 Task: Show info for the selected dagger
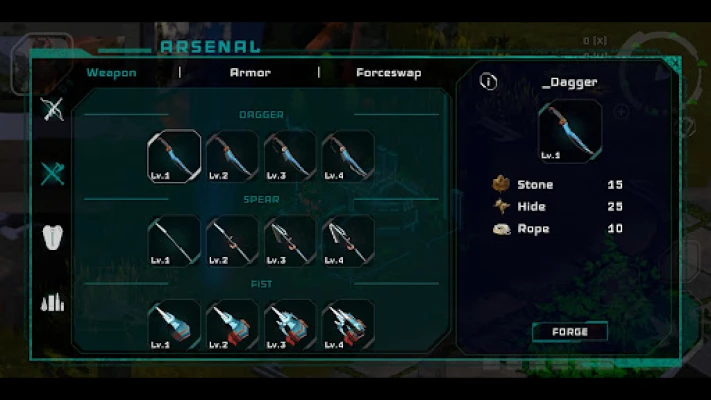pyautogui.click(x=488, y=82)
